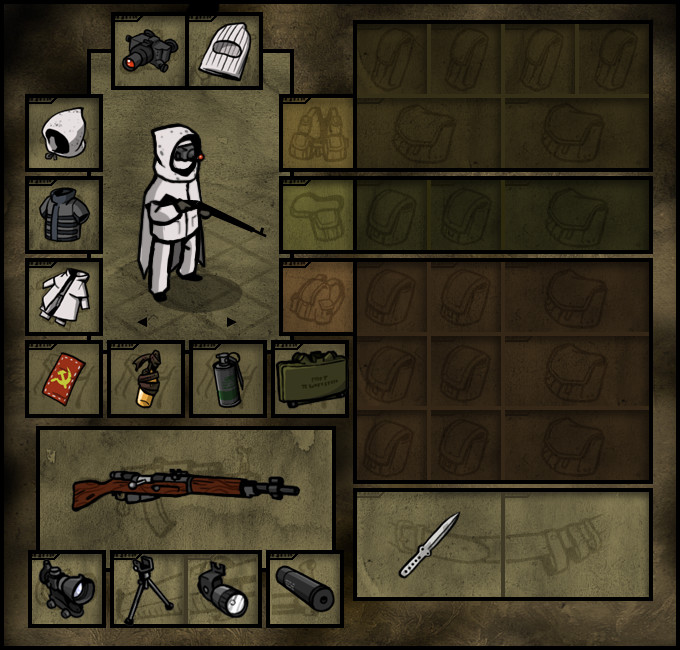
Task: Select the green claymore mine slot
Action: coord(310,379)
